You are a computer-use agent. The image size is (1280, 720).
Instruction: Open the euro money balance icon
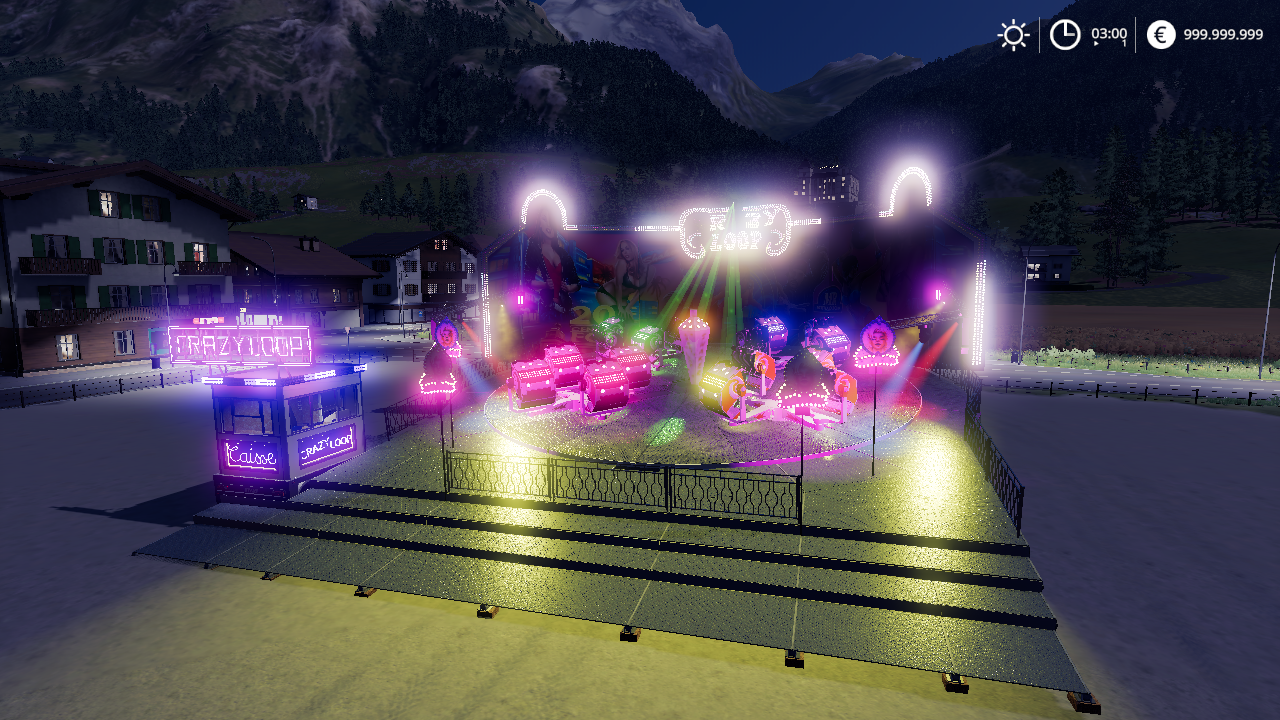click(1161, 35)
